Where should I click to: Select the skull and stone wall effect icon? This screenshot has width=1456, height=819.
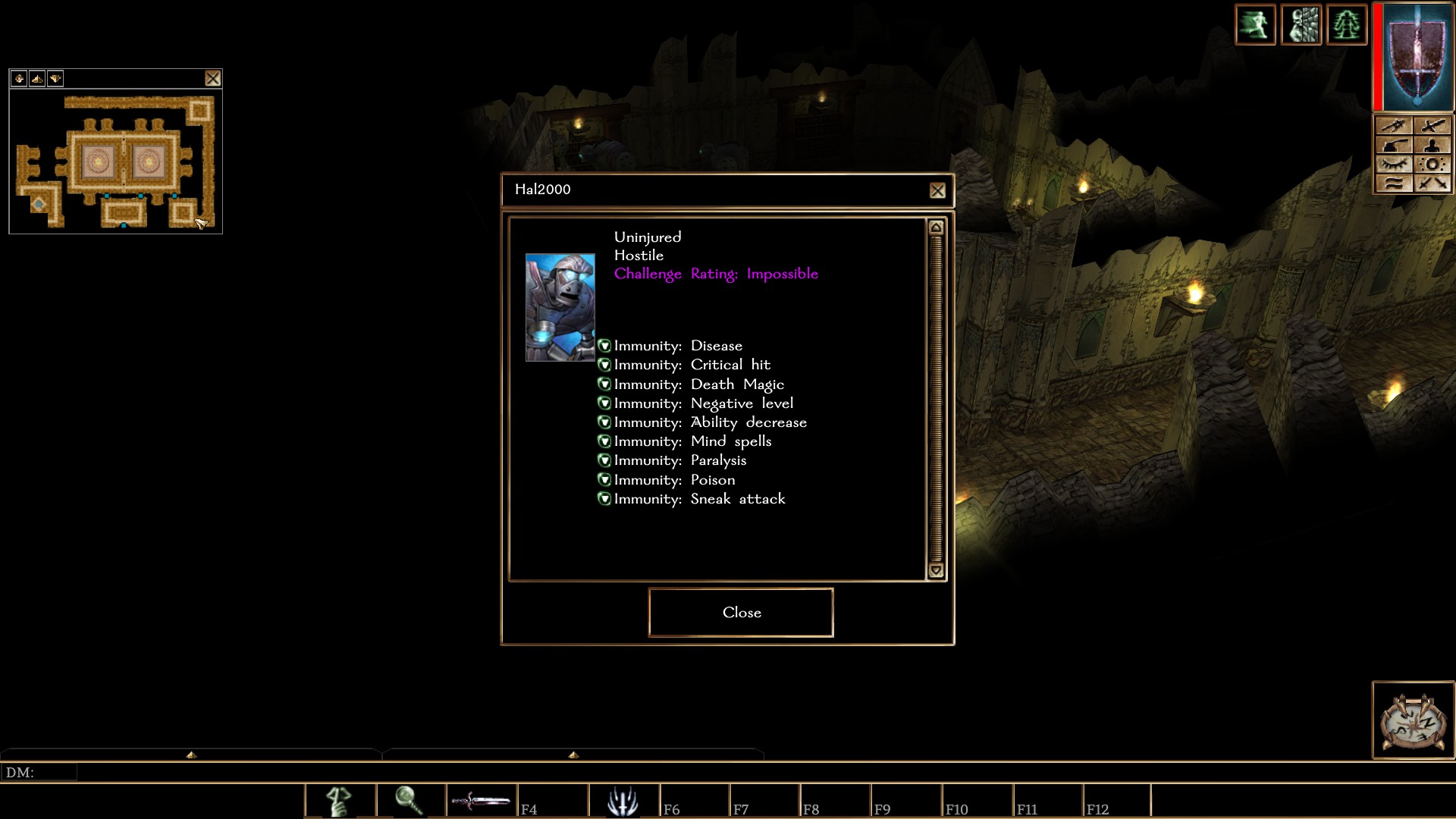pyautogui.click(x=1301, y=25)
